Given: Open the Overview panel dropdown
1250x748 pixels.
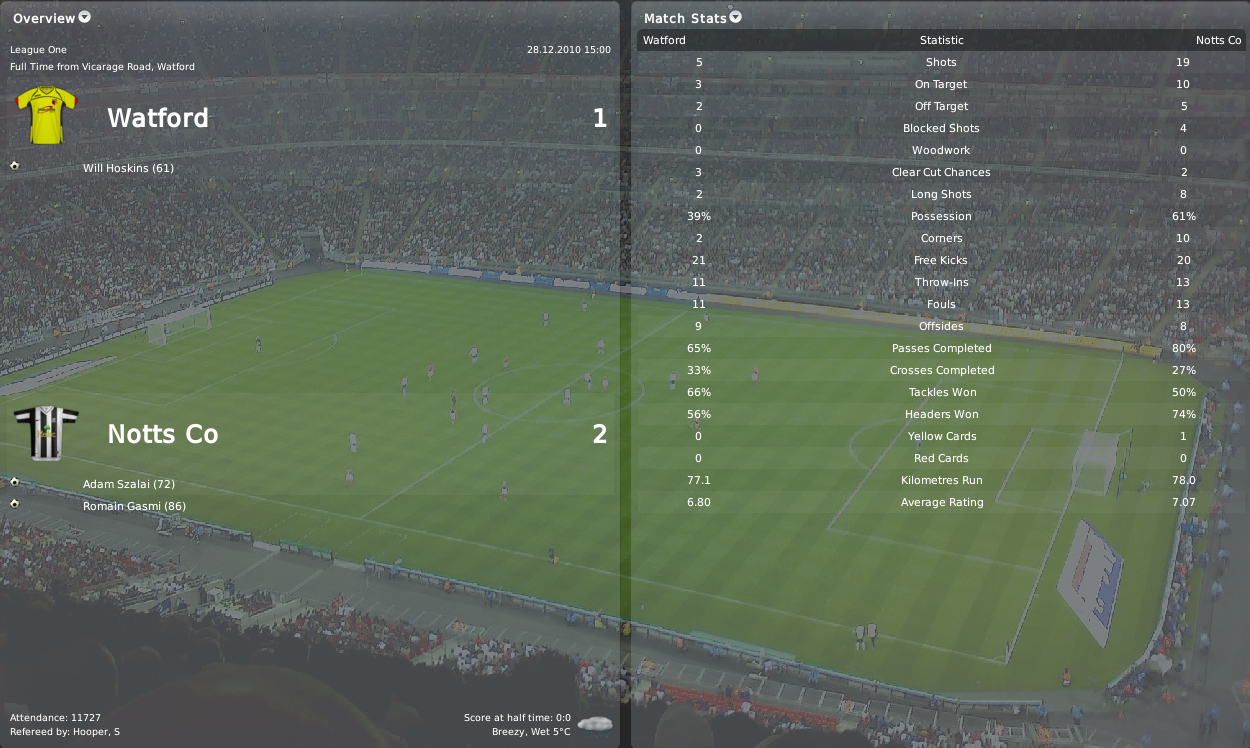Looking at the screenshot, I should 84,17.
